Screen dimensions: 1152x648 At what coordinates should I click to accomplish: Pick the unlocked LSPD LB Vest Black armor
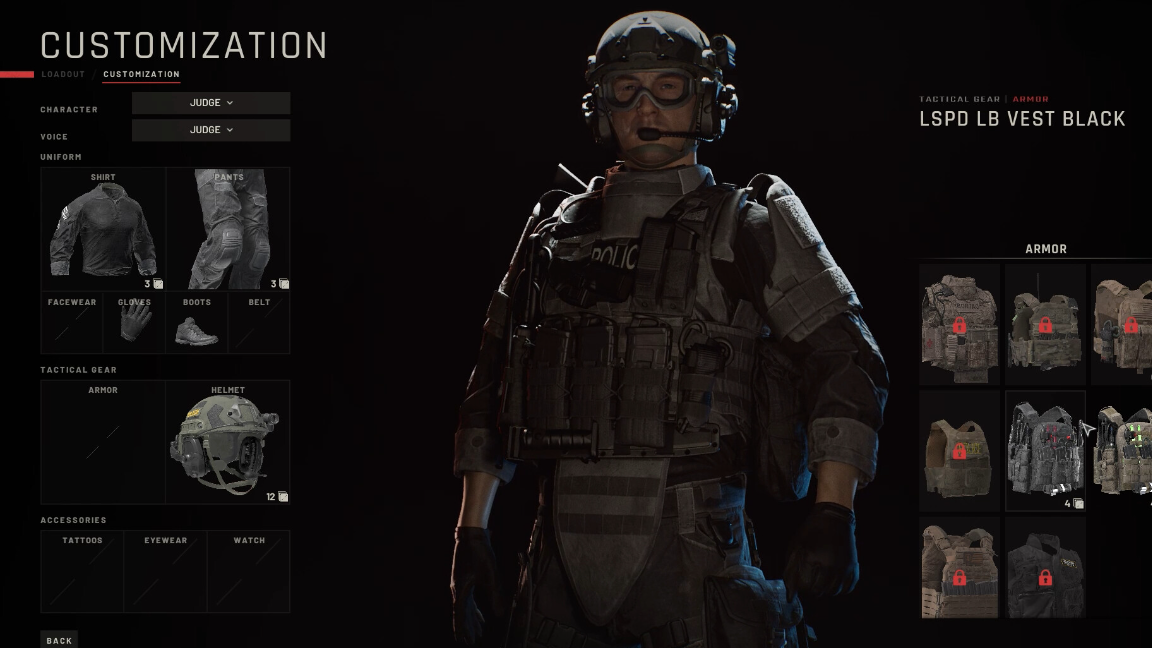pos(1044,450)
